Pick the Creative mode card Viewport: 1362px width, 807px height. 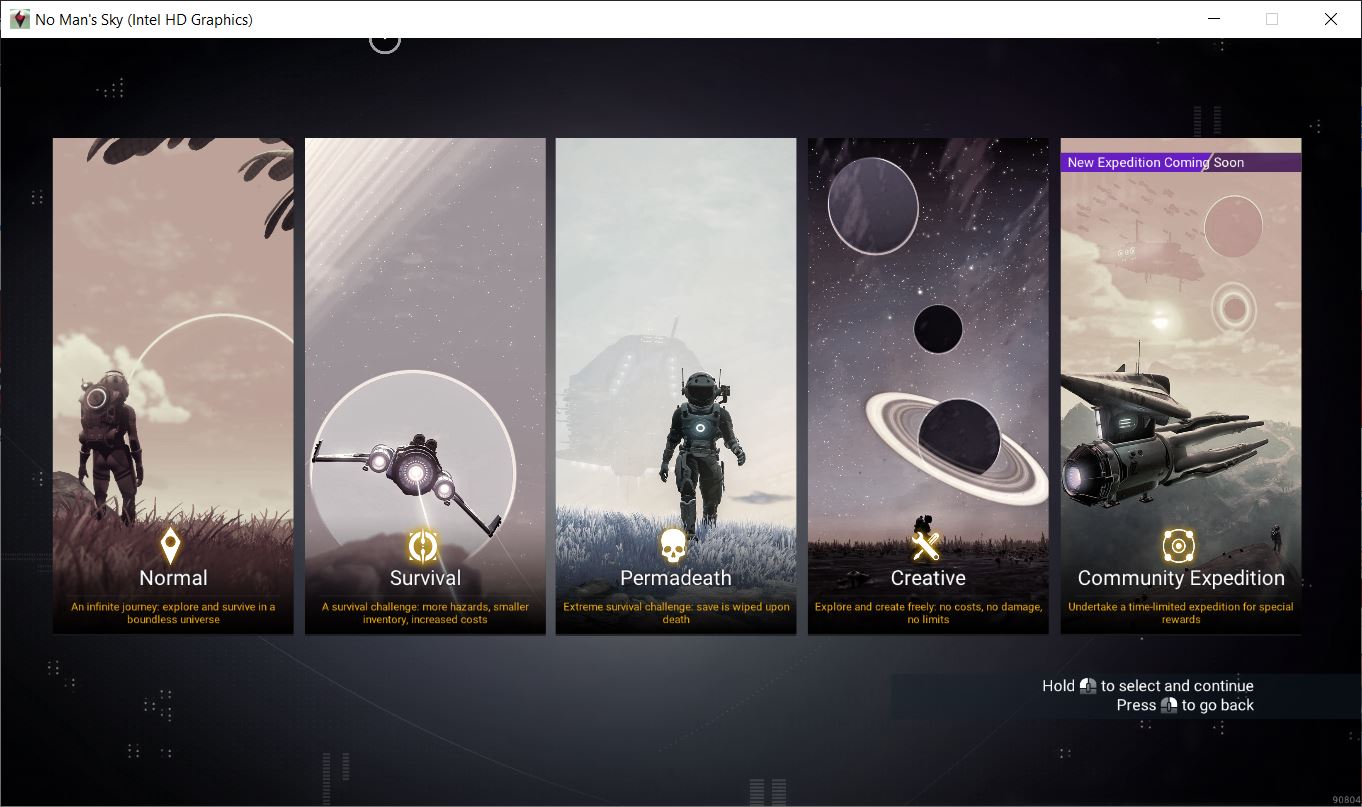click(x=927, y=385)
